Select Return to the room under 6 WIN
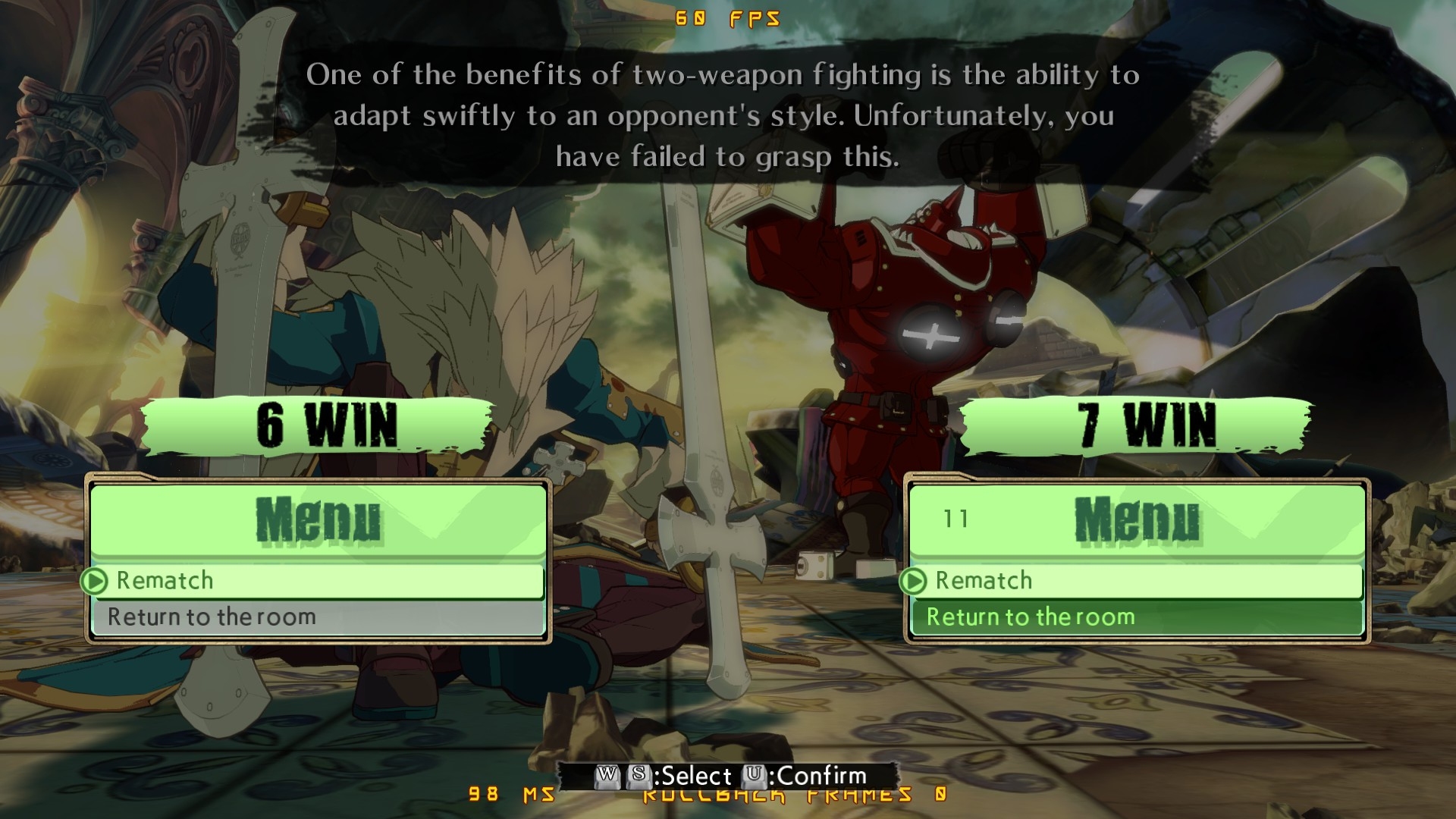This screenshot has width=1456, height=819. [x=317, y=617]
